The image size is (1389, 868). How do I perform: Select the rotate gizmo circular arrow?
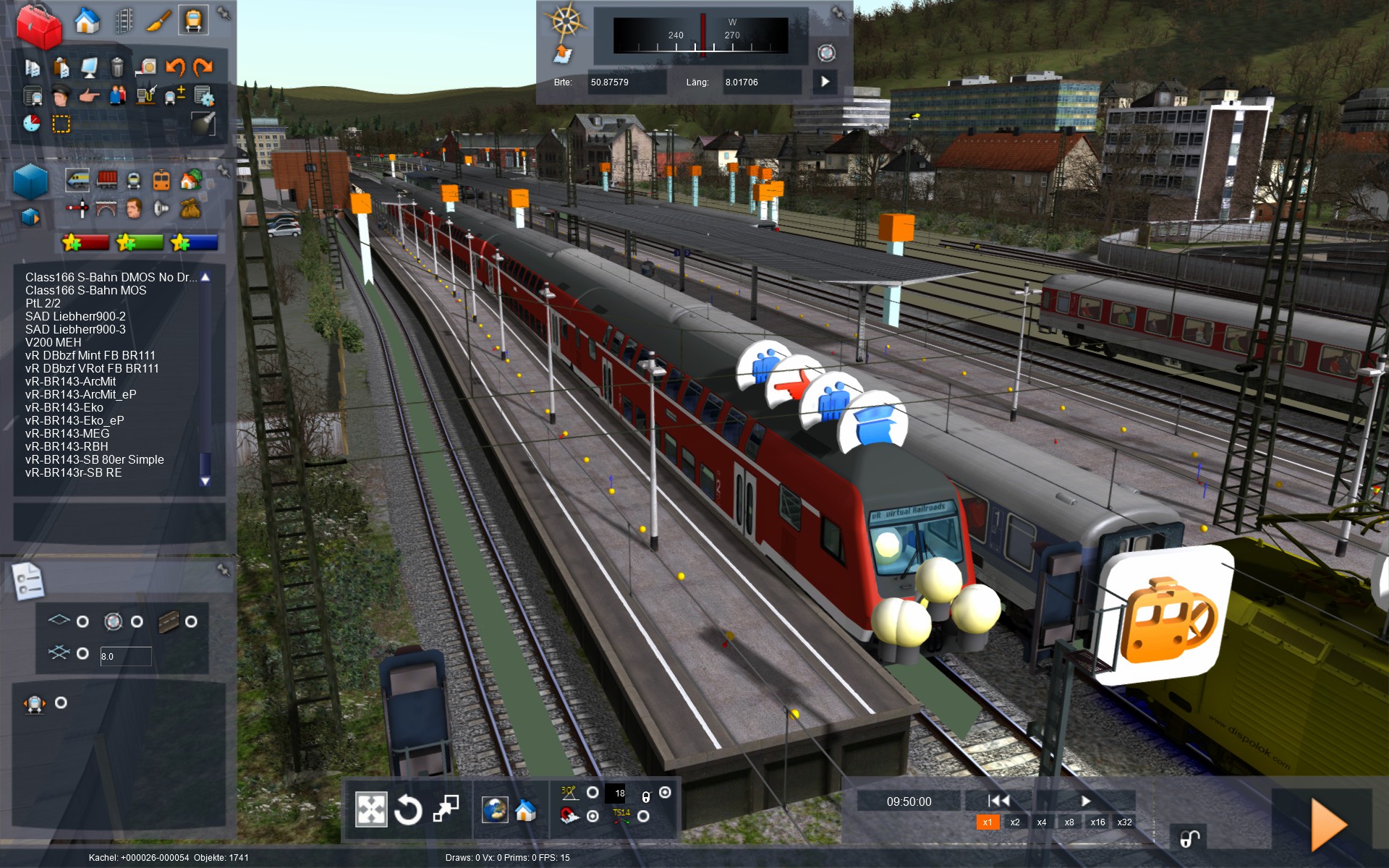(x=408, y=809)
